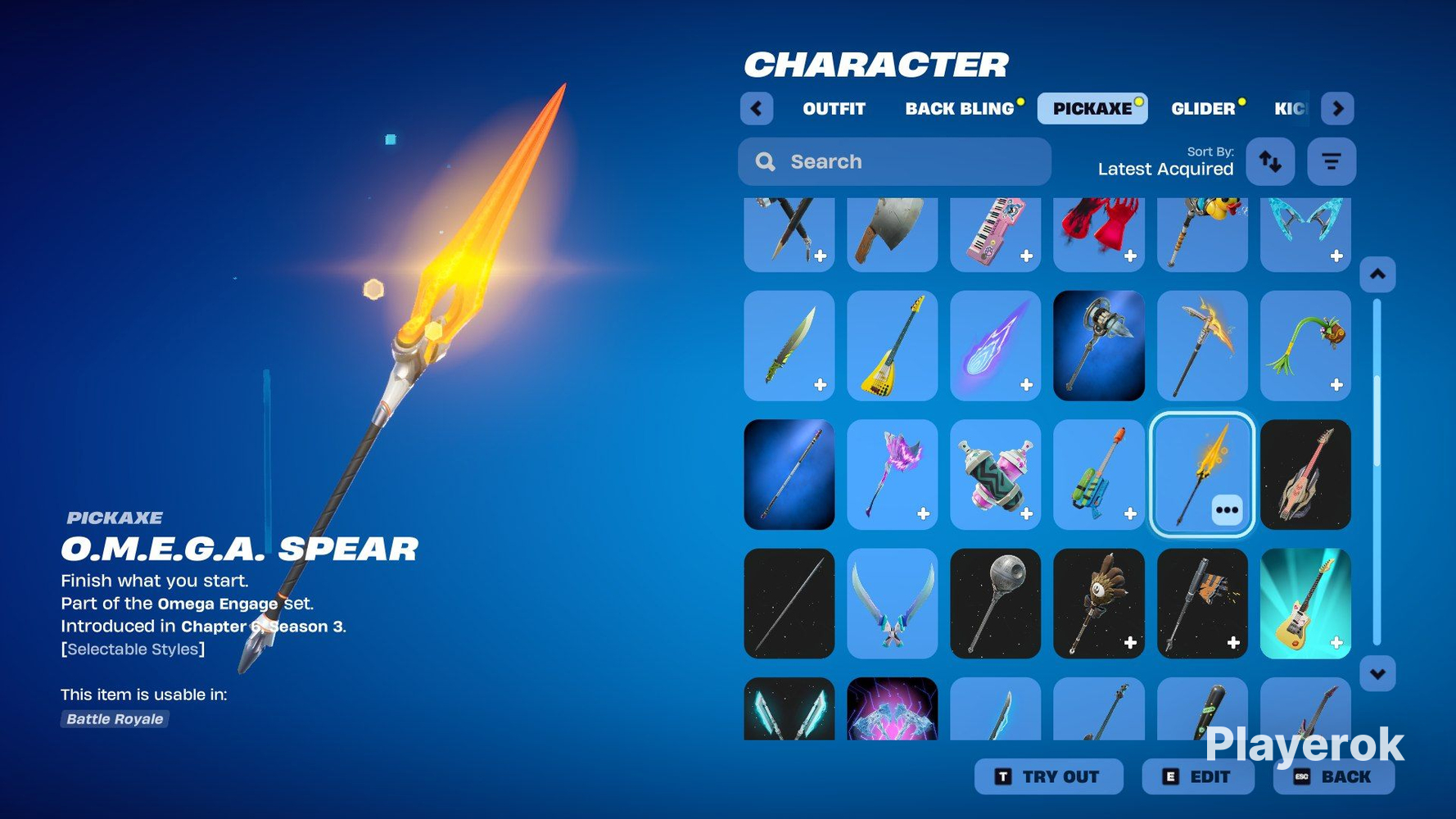Image resolution: width=1456 pixels, height=819 pixels.
Task: Click the left category arrow
Action: click(x=757, y=109)
